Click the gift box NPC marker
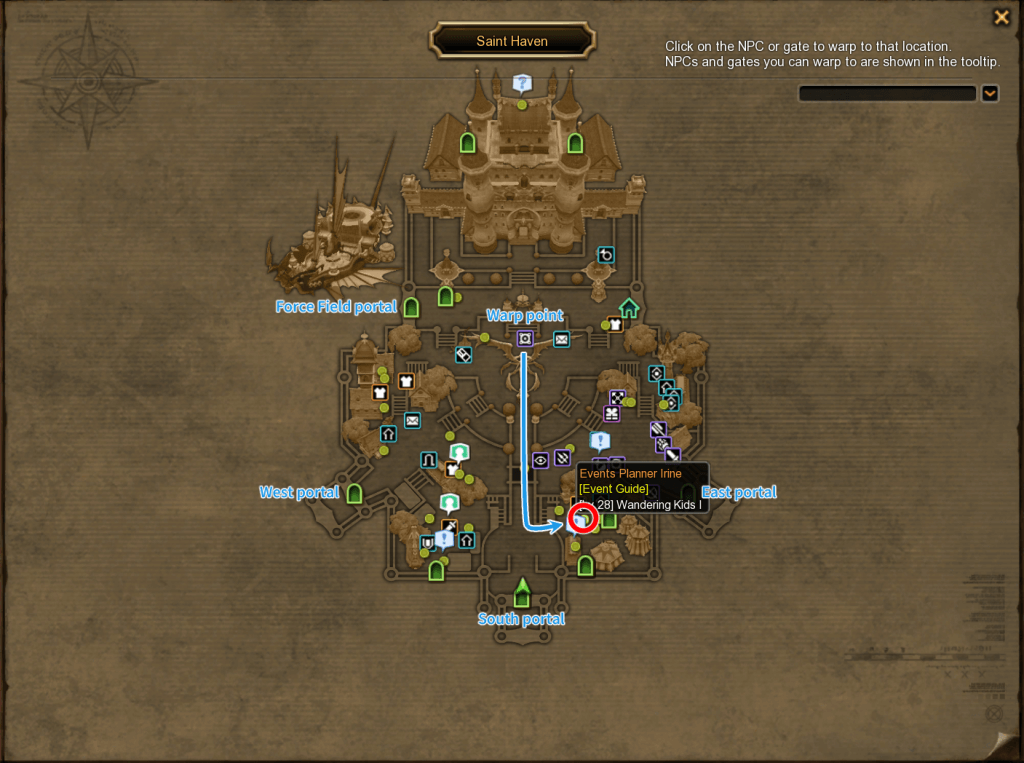This screenshot has width=1024, height=763. (x=611, y=413)
